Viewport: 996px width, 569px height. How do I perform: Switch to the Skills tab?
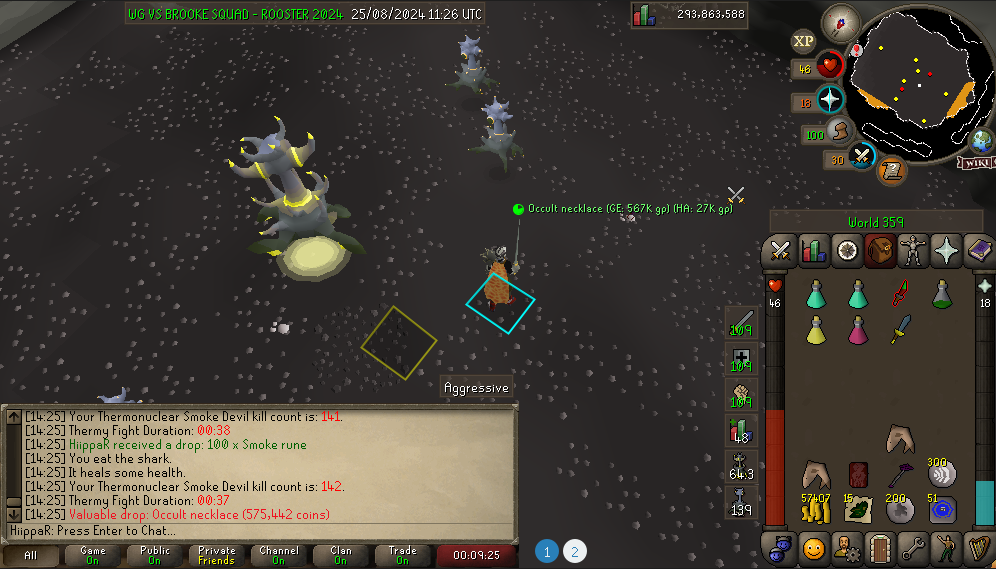coord(815,251)
